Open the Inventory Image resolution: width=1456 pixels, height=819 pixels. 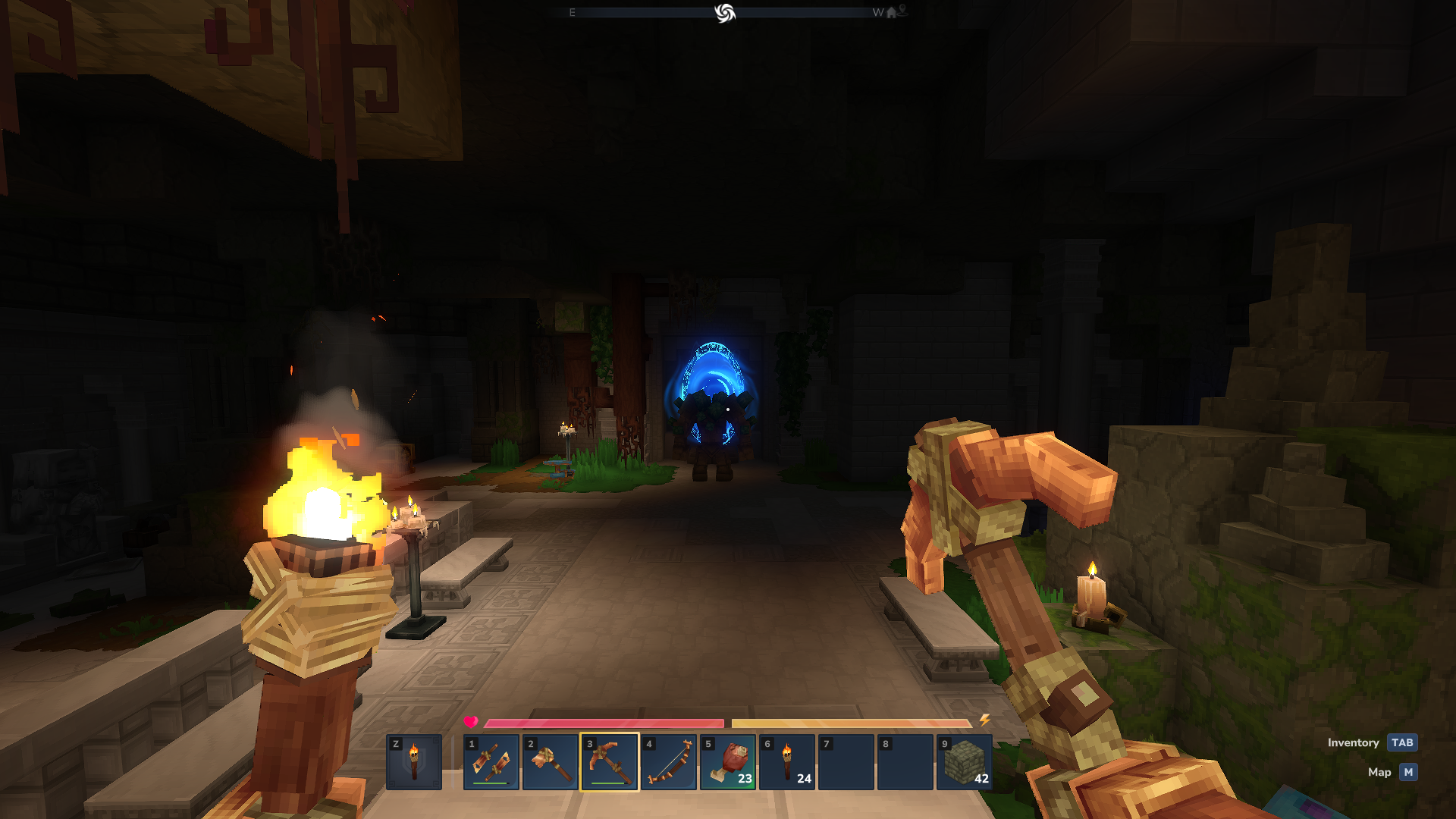[1402, 742]
